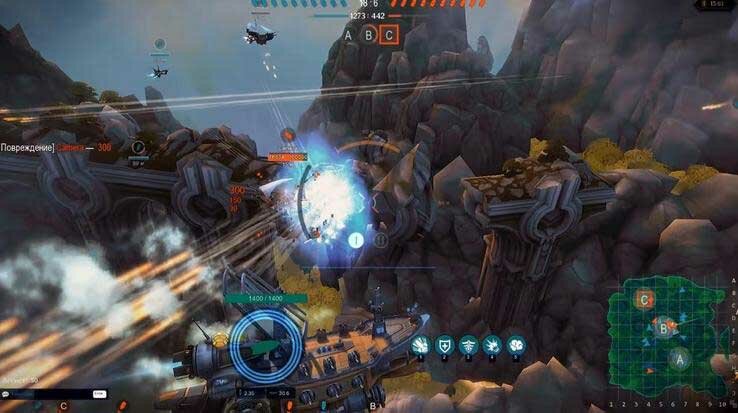Click the A capture point indicator at top

(348, 35)
